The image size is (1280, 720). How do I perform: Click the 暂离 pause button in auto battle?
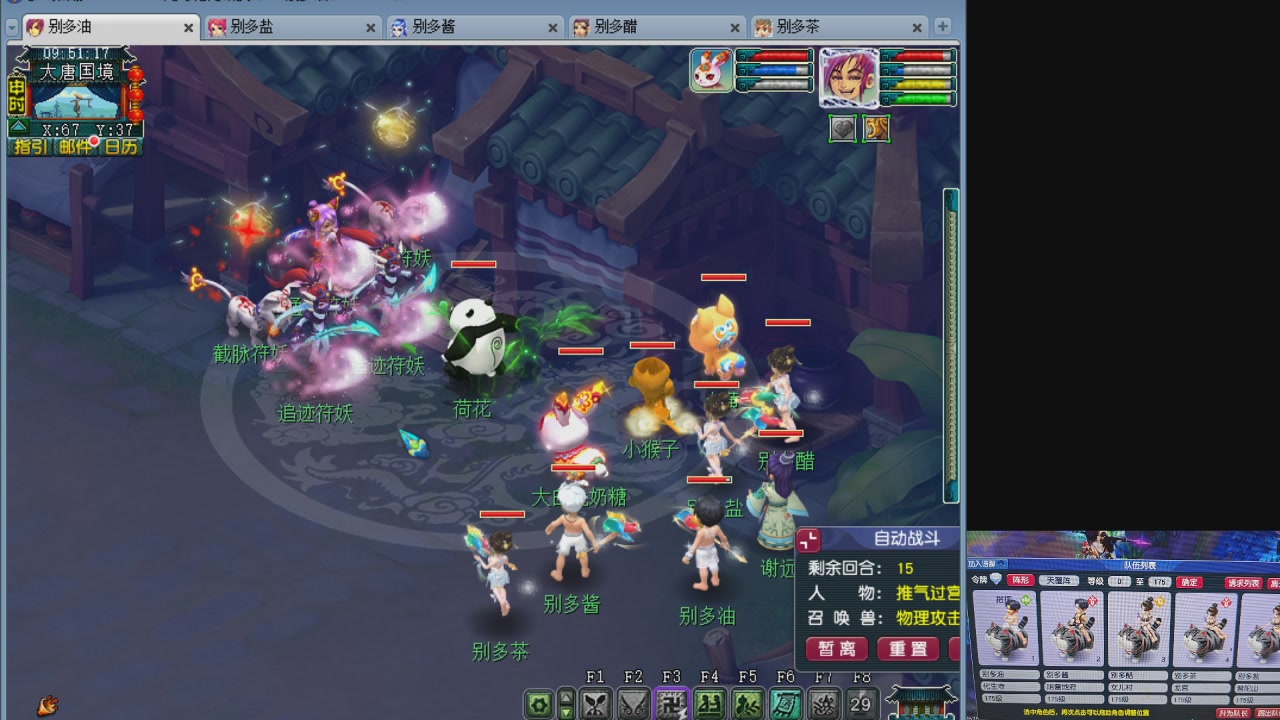837,647
